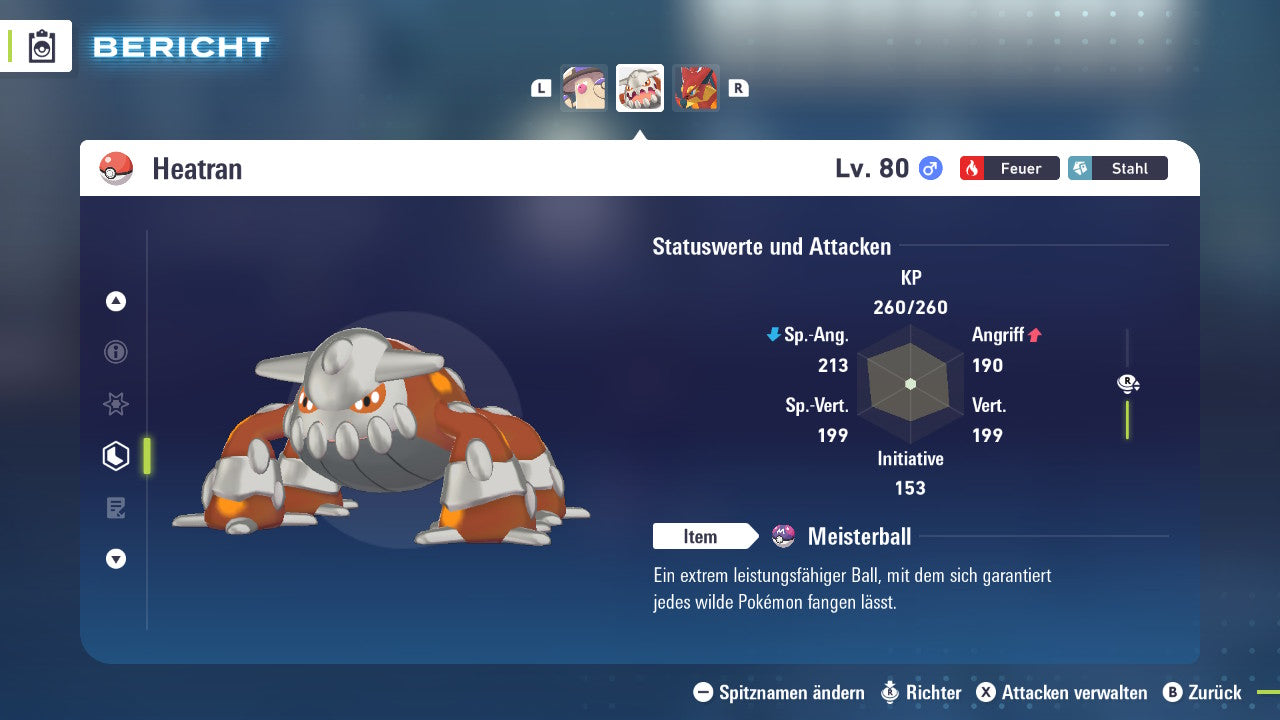
Task: Click the R-stick control icon on the right
Action: pos(1126,382)
